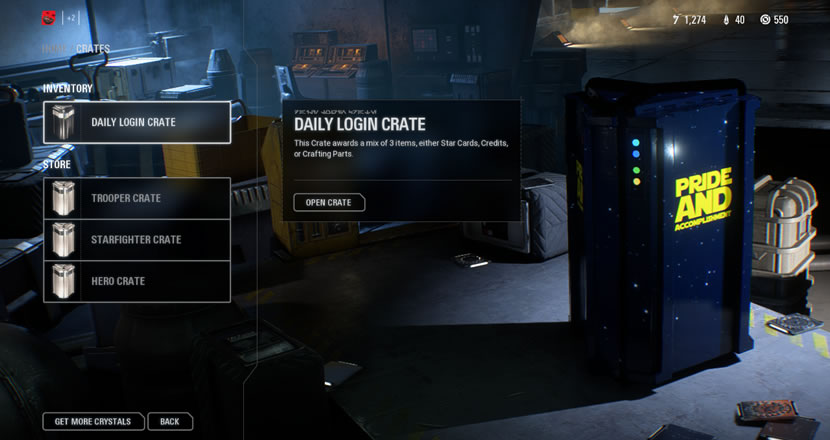Open the +2 party members indicator

pos(72,18)
